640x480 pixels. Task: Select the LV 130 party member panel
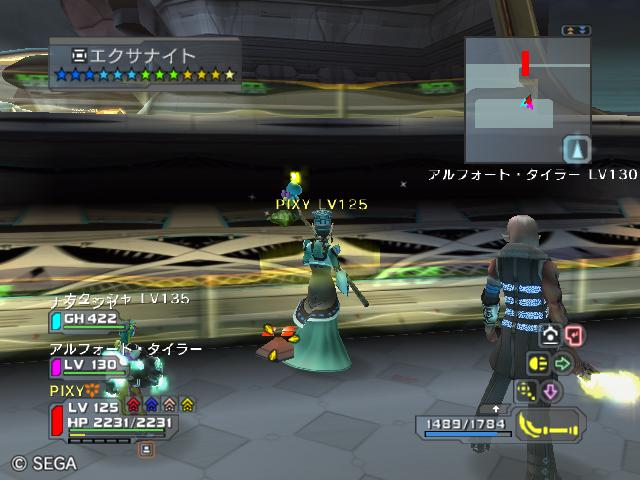(x=88, y=367)
